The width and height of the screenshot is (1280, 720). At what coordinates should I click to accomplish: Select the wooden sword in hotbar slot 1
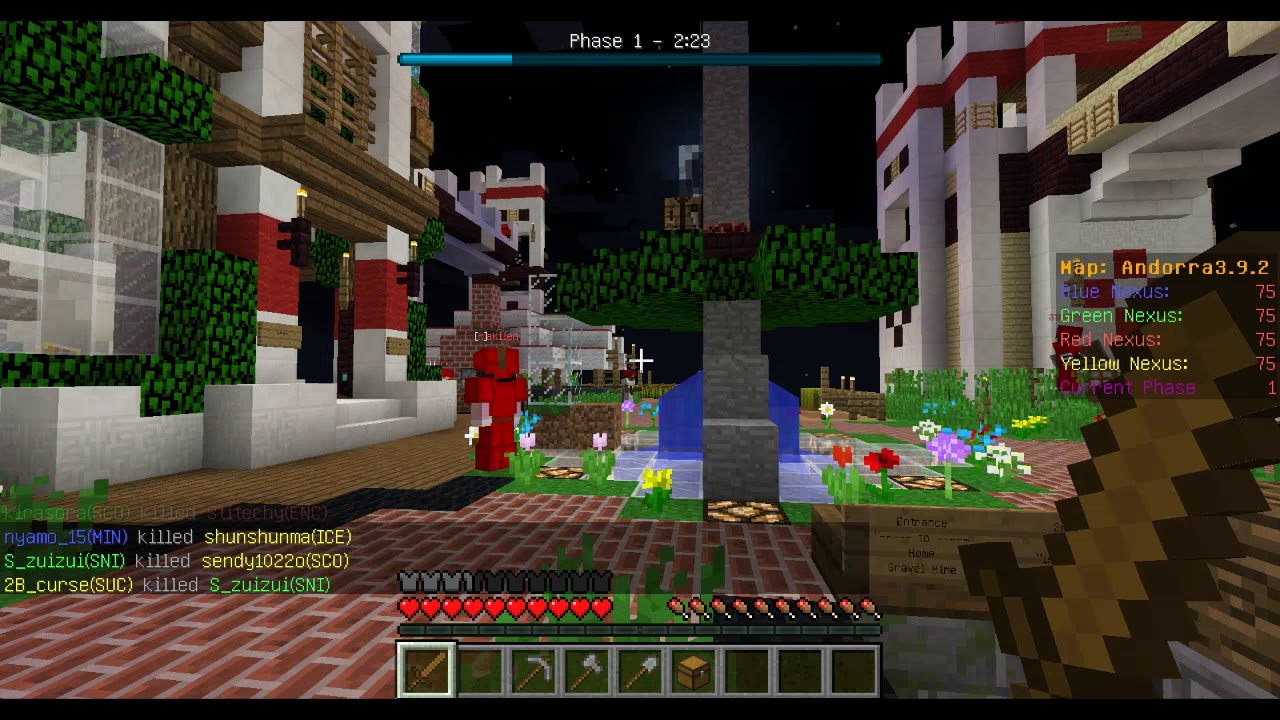click(x=426, y=668)
